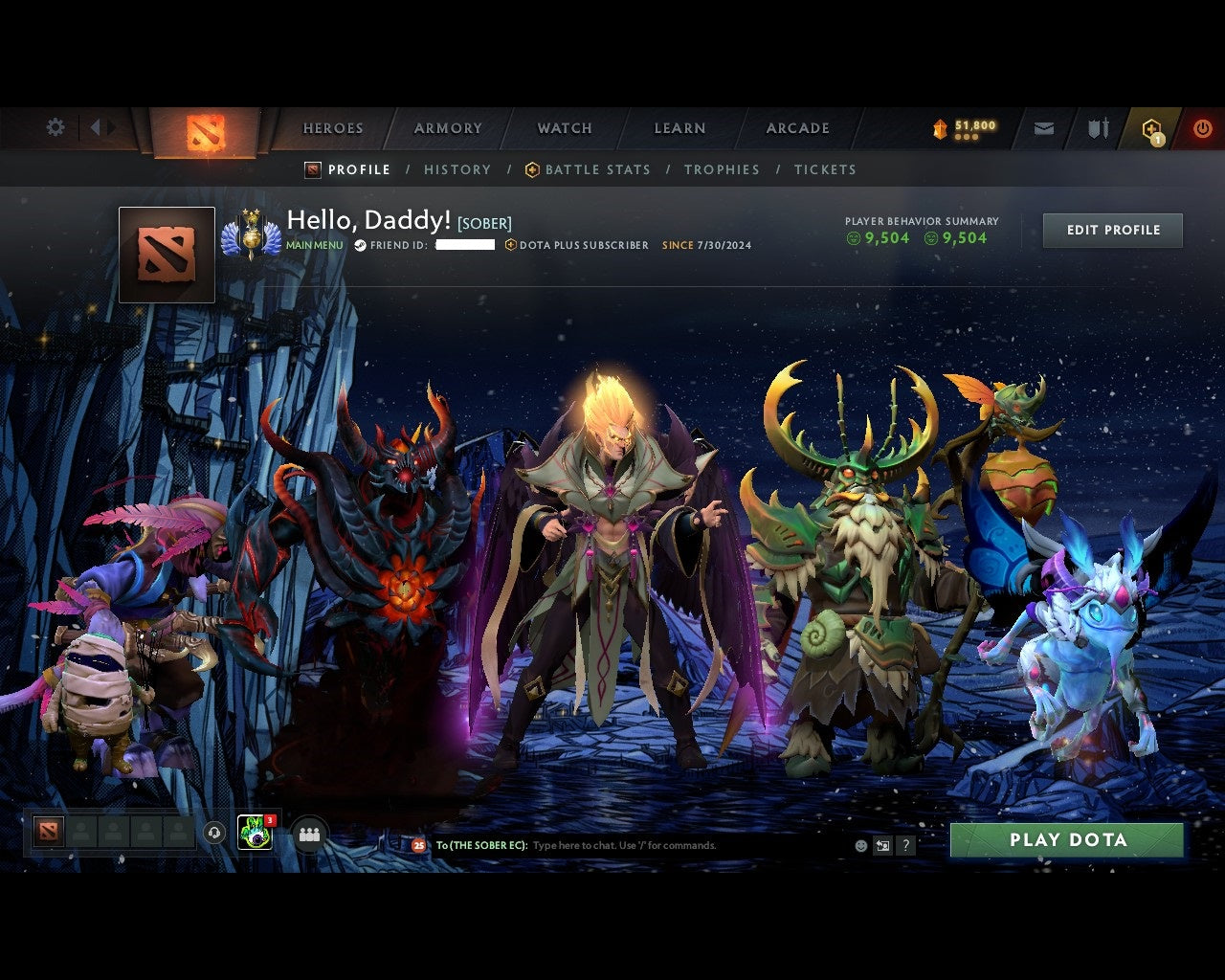The height and width of the screenshot is (980, 1225).
Task: Open notifications via the envelope icon
Action: pos(1043,127)
